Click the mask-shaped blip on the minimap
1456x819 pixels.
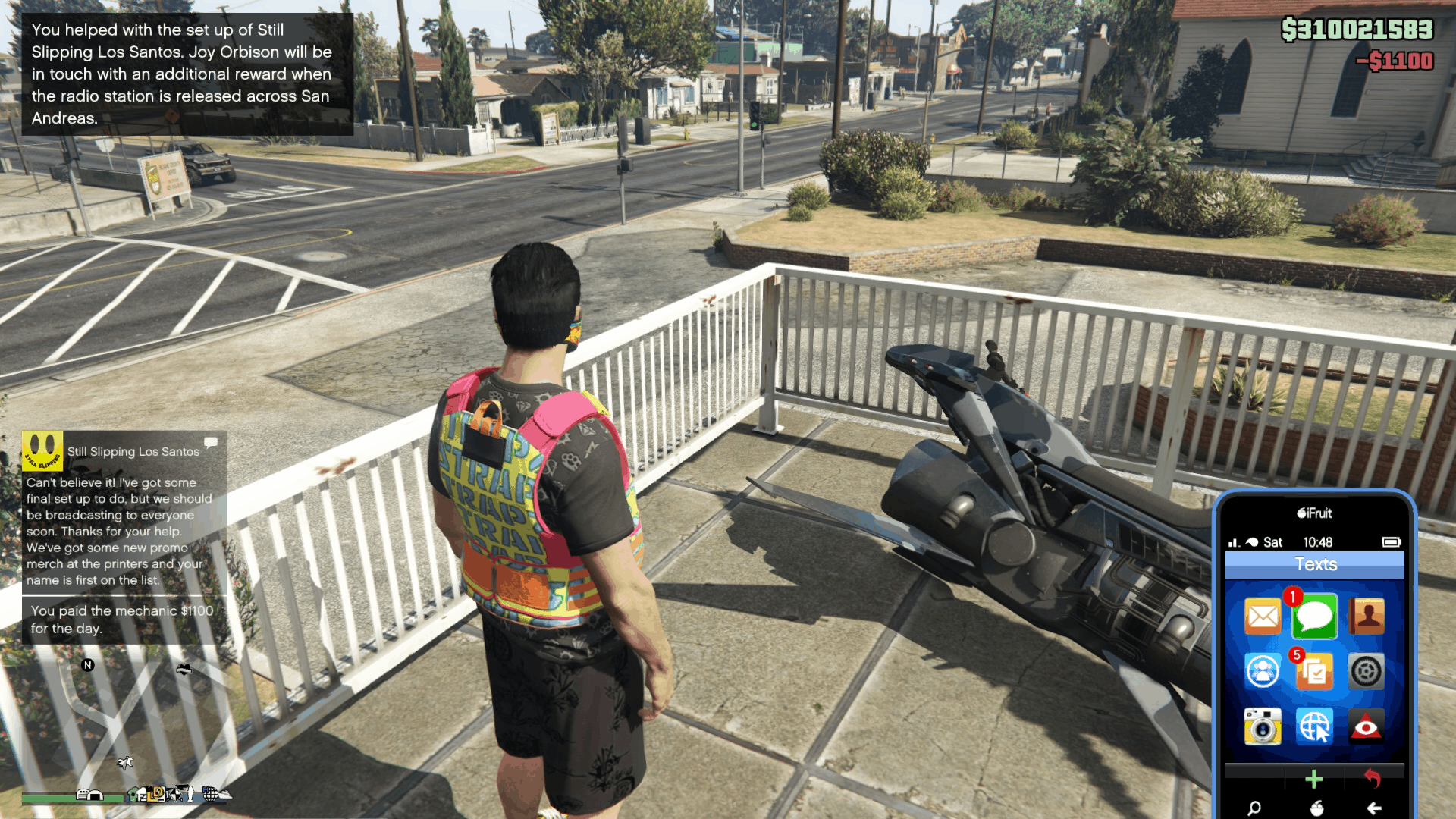184,669
